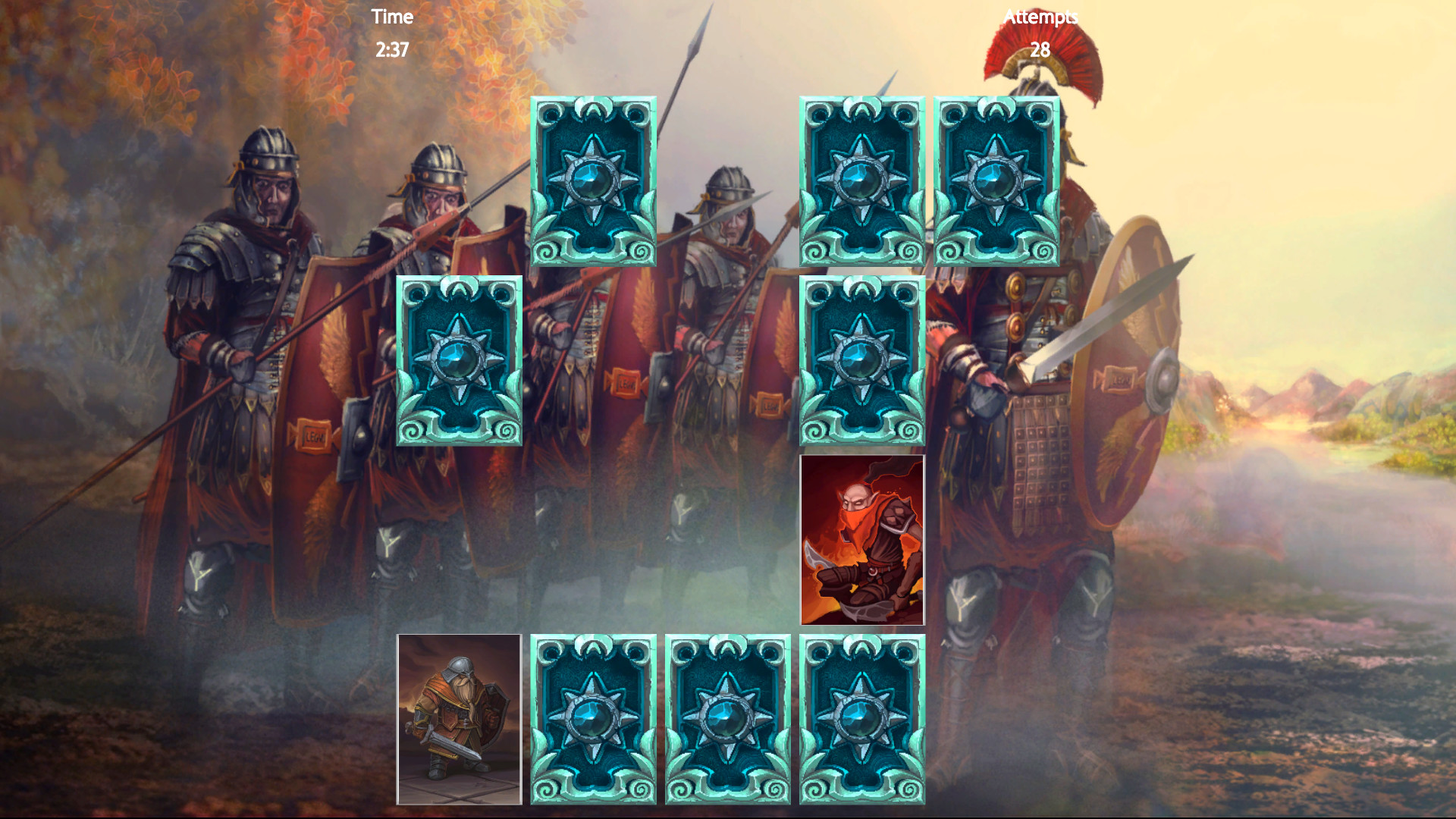1456x819 pixels.
Task: Select the revealed fire assassin card
Action: 862,540
